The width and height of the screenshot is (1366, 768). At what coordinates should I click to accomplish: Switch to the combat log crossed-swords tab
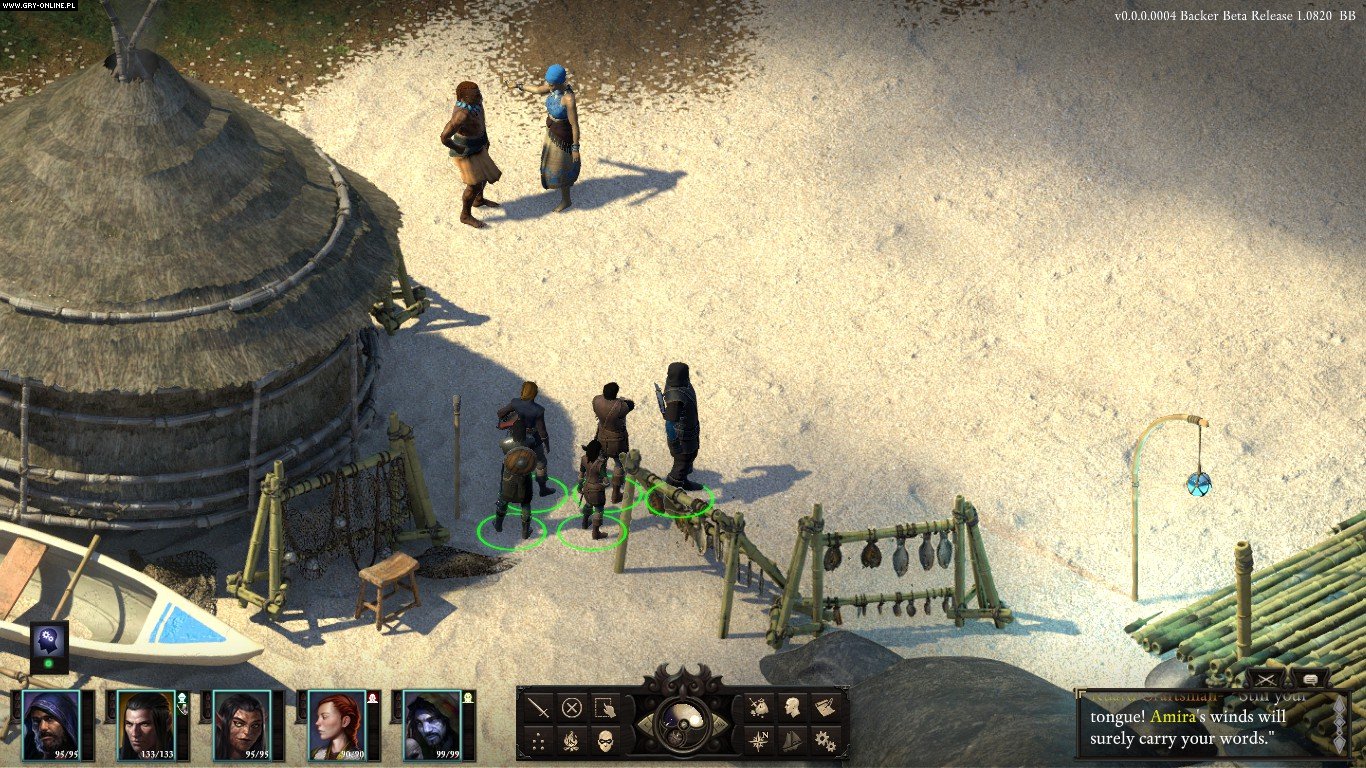pyautogui.click(x=1267, y=679)
